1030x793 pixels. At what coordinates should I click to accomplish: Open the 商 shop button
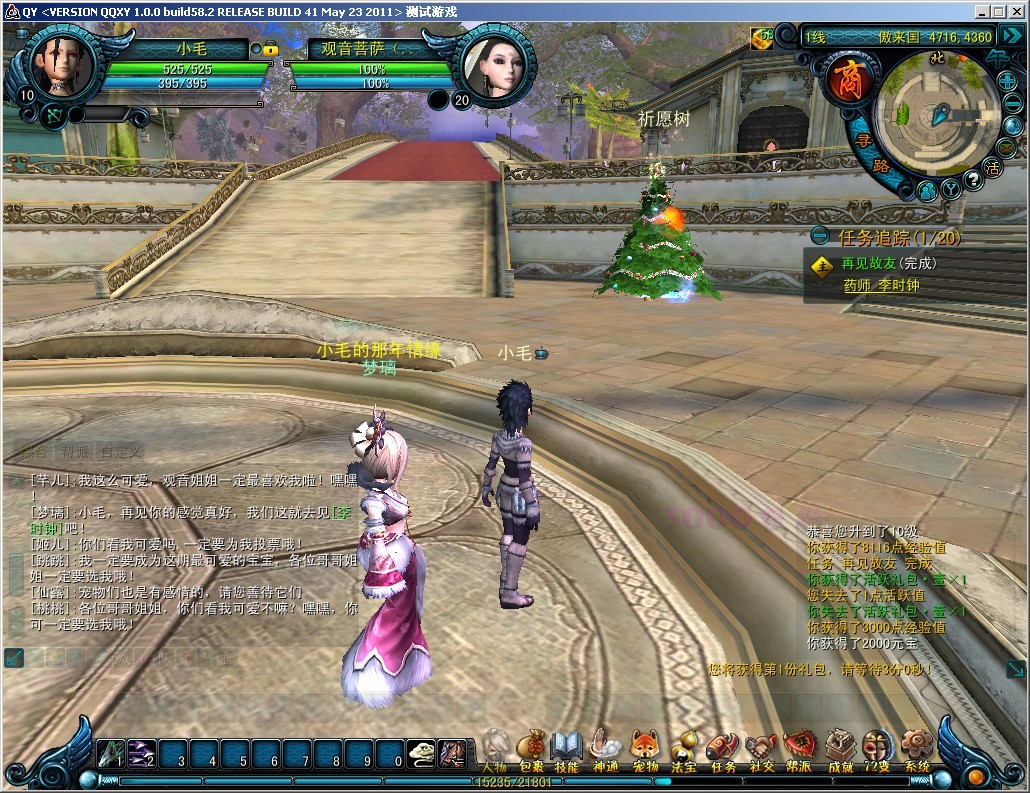click(x=849, y=82)
